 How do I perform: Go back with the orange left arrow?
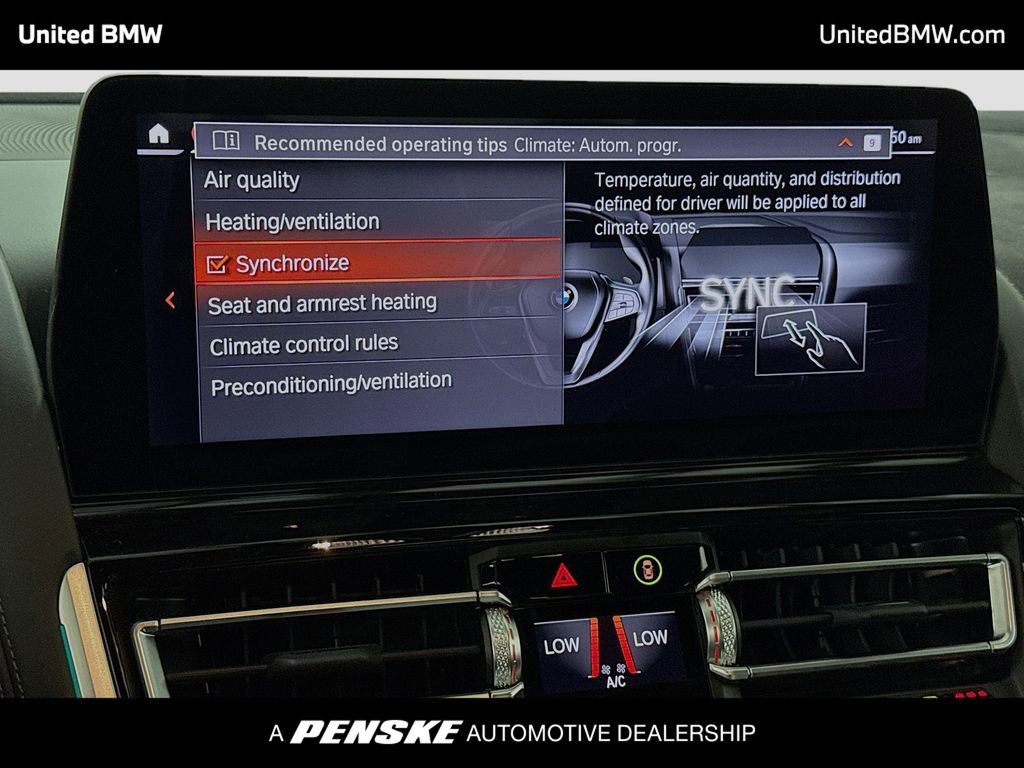point(170,299)
